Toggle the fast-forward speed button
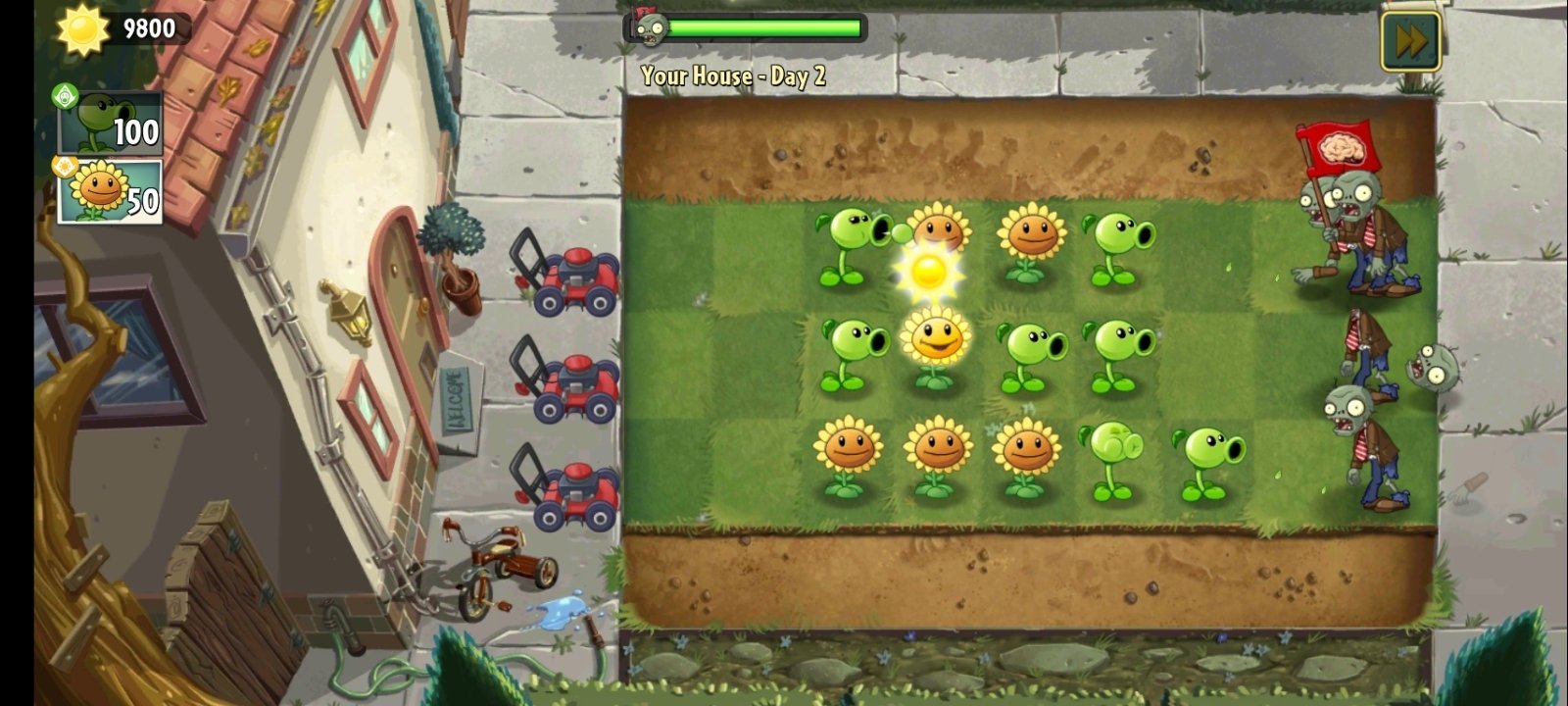 pos(1411,39)
